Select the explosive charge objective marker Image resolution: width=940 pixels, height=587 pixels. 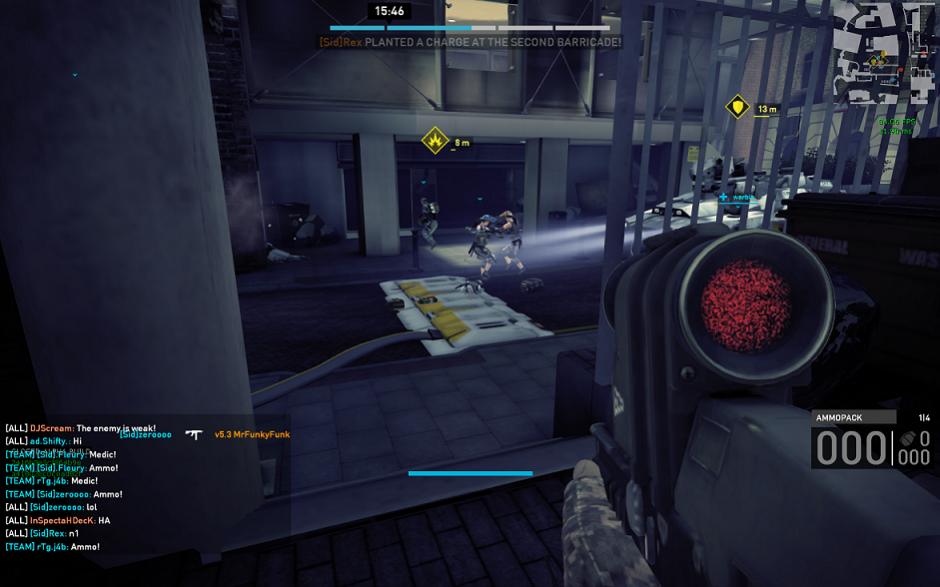(x=435, y=140)
